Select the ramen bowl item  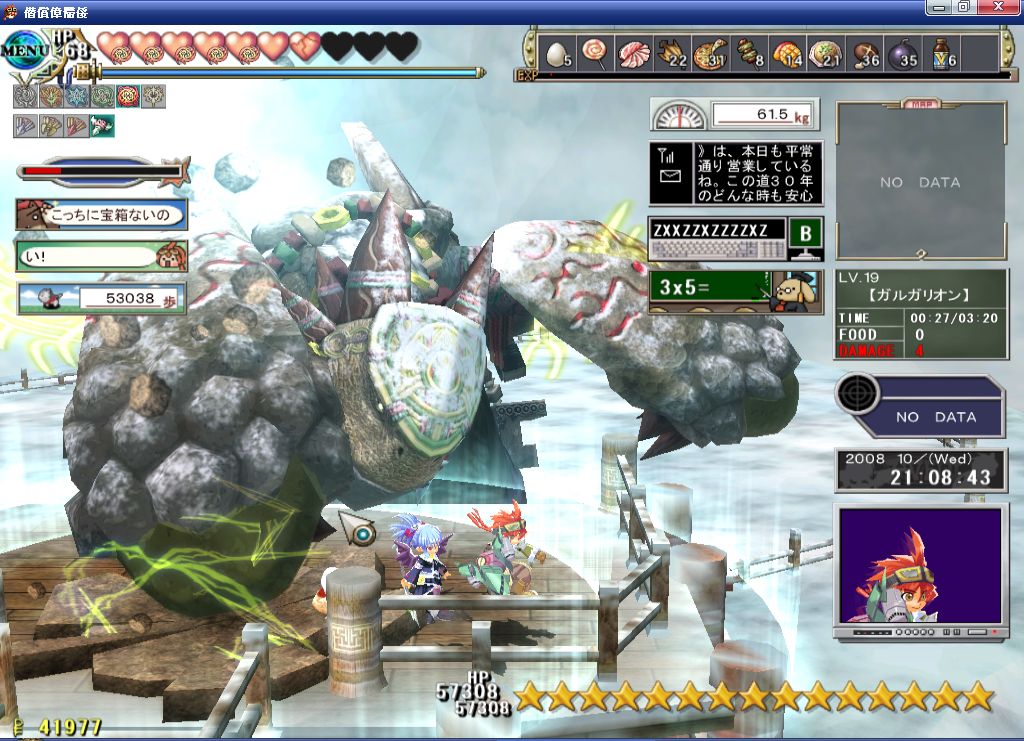pyautogui.click(x=826, y=54)
